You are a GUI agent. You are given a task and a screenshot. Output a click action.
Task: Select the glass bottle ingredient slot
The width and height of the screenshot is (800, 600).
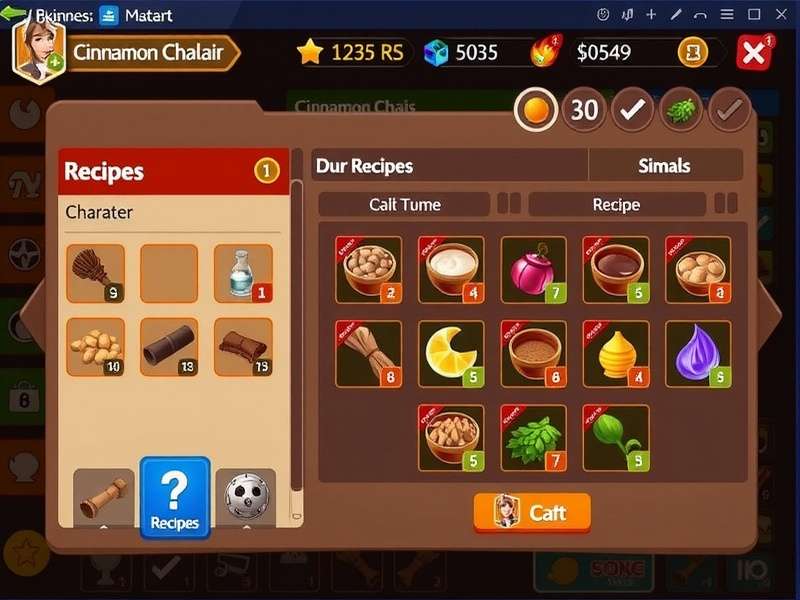click(x=243, y=273)
